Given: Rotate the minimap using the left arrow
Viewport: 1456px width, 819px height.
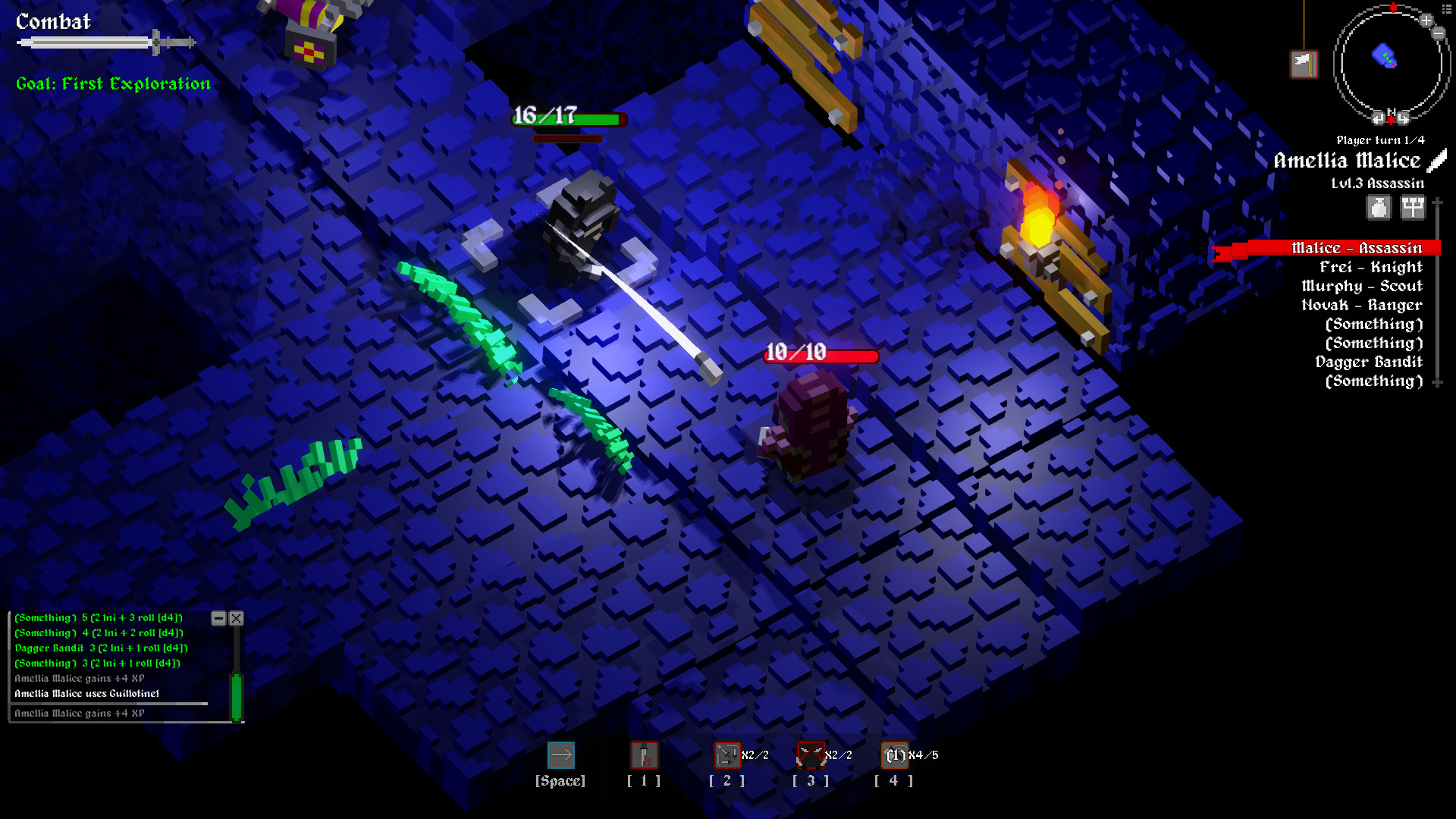Looking at the screenshot, I should 1378,118.
